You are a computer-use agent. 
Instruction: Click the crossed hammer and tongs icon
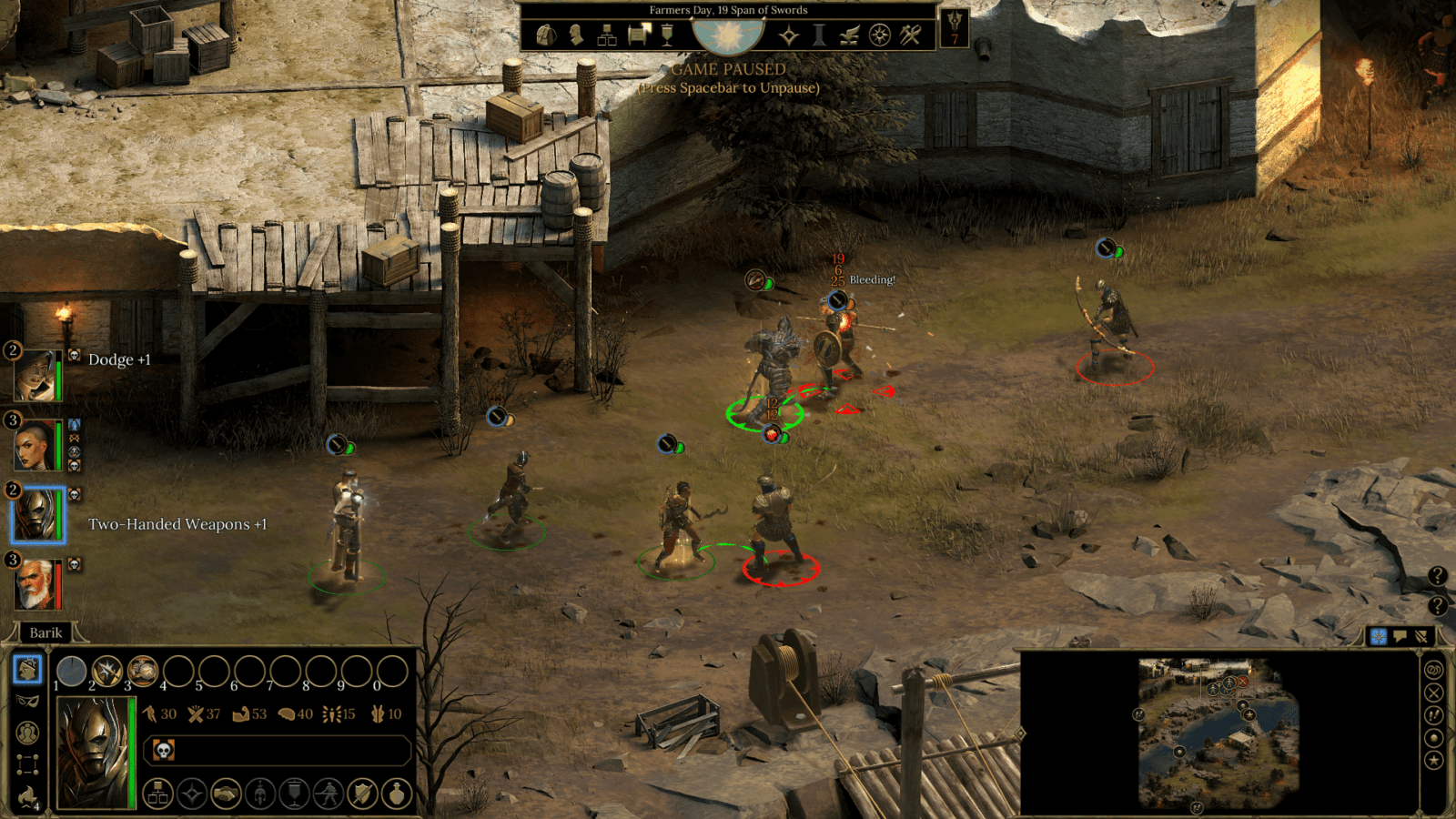pyautogui.click(x=911, y=35)
